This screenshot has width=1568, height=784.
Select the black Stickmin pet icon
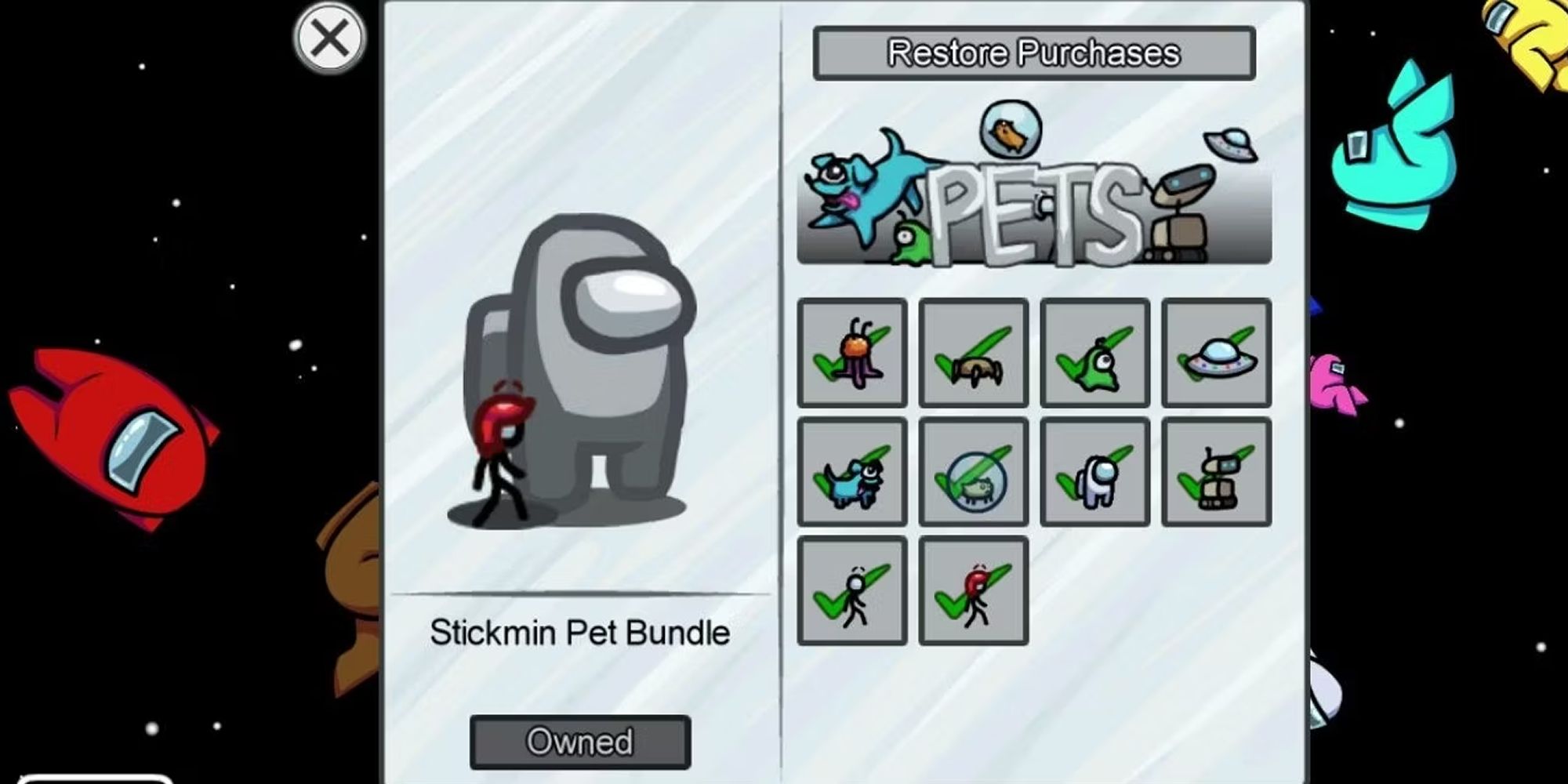coord(852,592)
